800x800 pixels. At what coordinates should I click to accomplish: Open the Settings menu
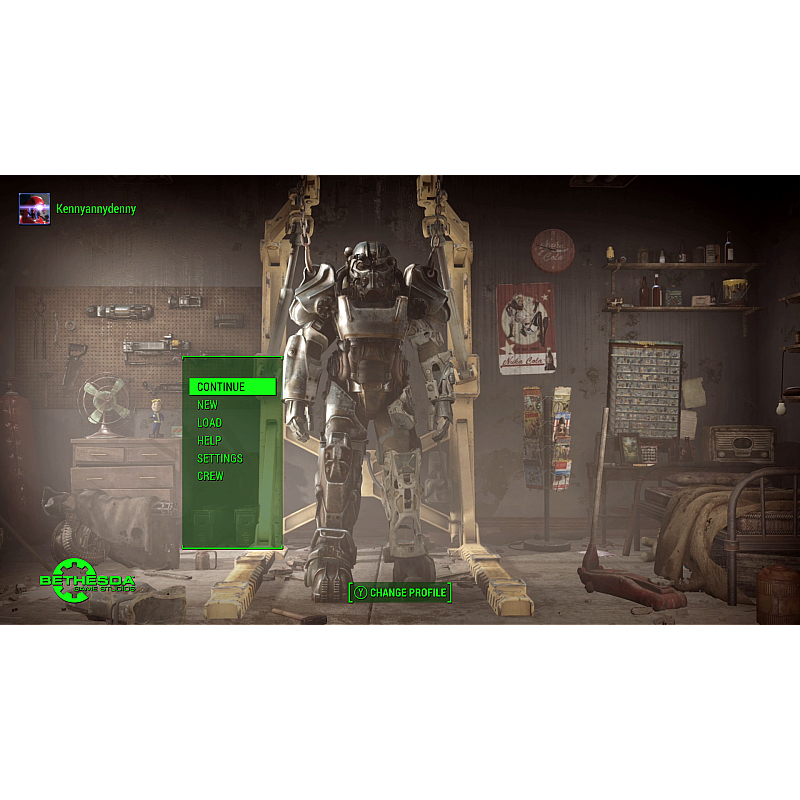coord(219,459)
